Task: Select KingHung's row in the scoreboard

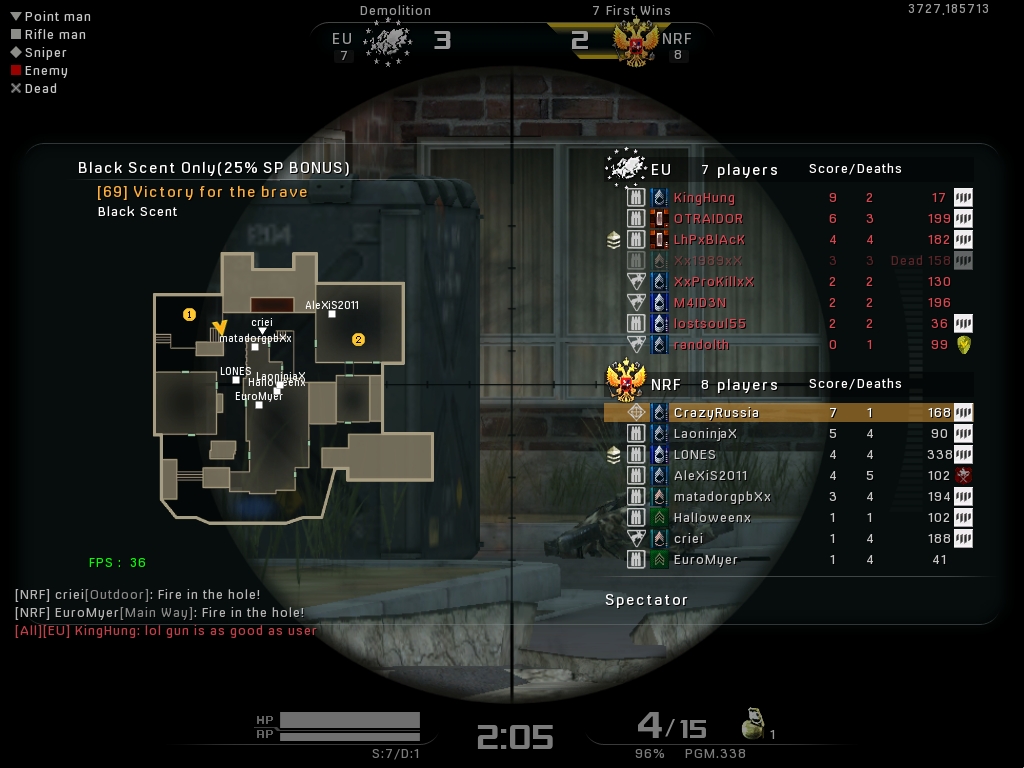Action: click(704, 198)
